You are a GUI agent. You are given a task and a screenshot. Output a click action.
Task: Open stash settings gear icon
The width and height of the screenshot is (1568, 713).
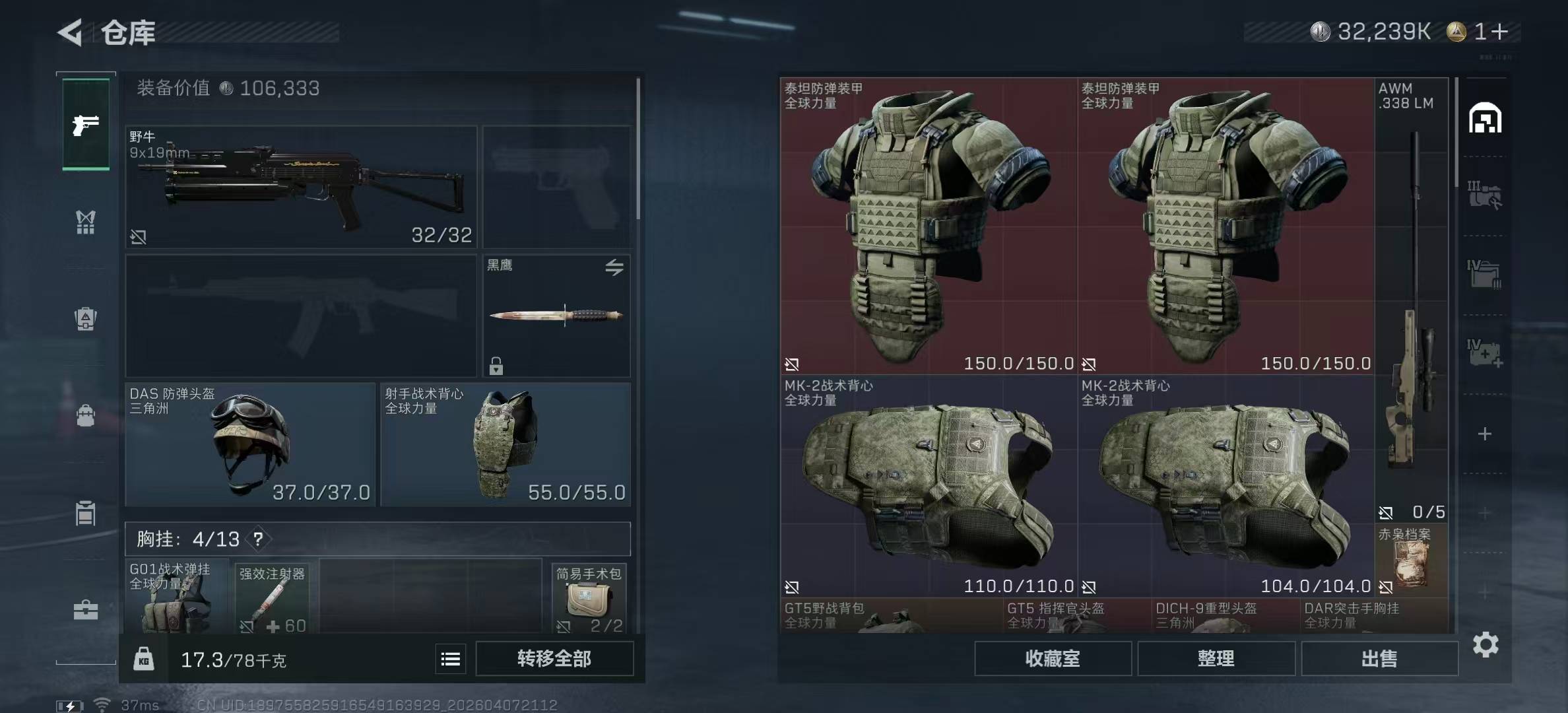[x=1486, y=644]
